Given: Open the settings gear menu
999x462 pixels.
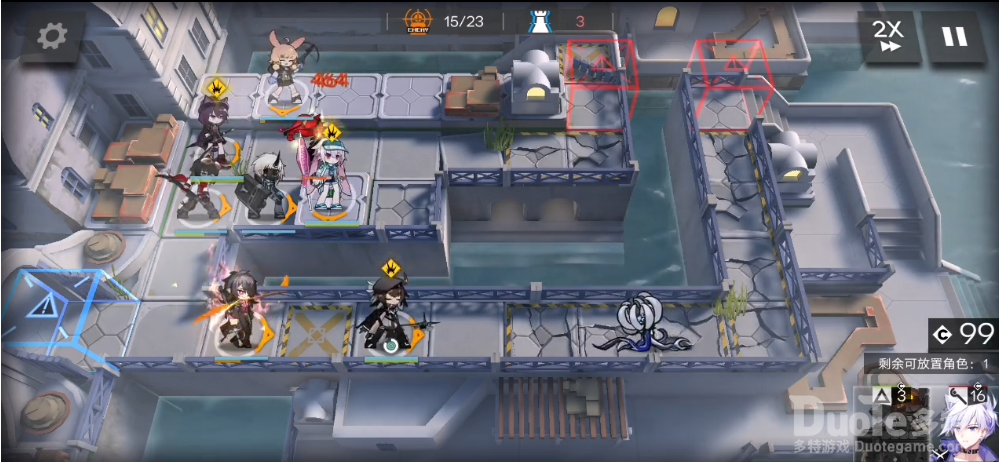Looking at the screenshot, I should pyautogui.click(x=51, y=37).
